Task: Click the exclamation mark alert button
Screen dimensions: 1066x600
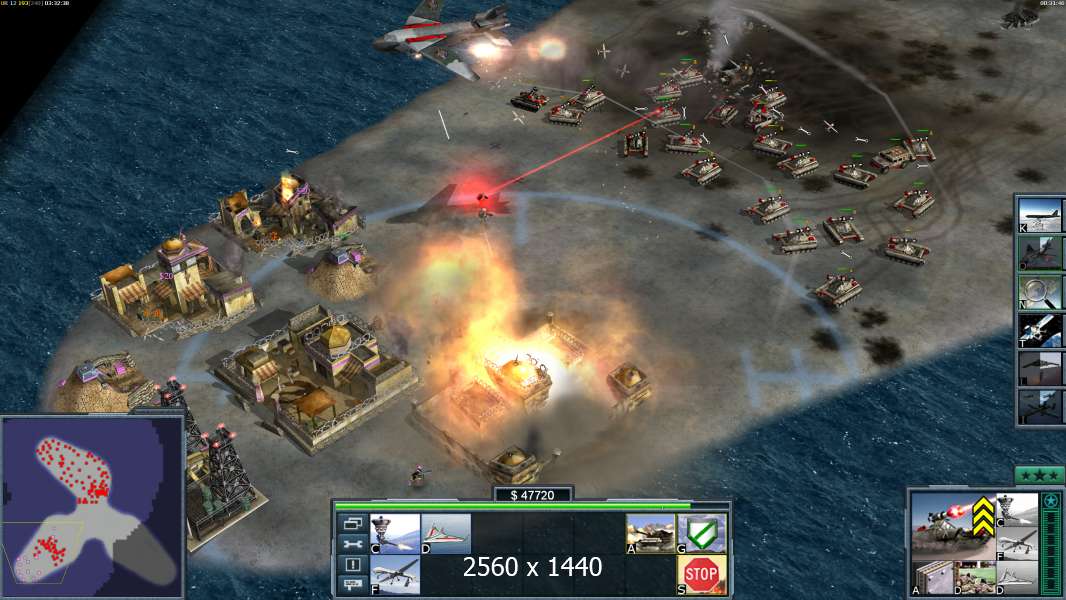Action: click(351, 565)
